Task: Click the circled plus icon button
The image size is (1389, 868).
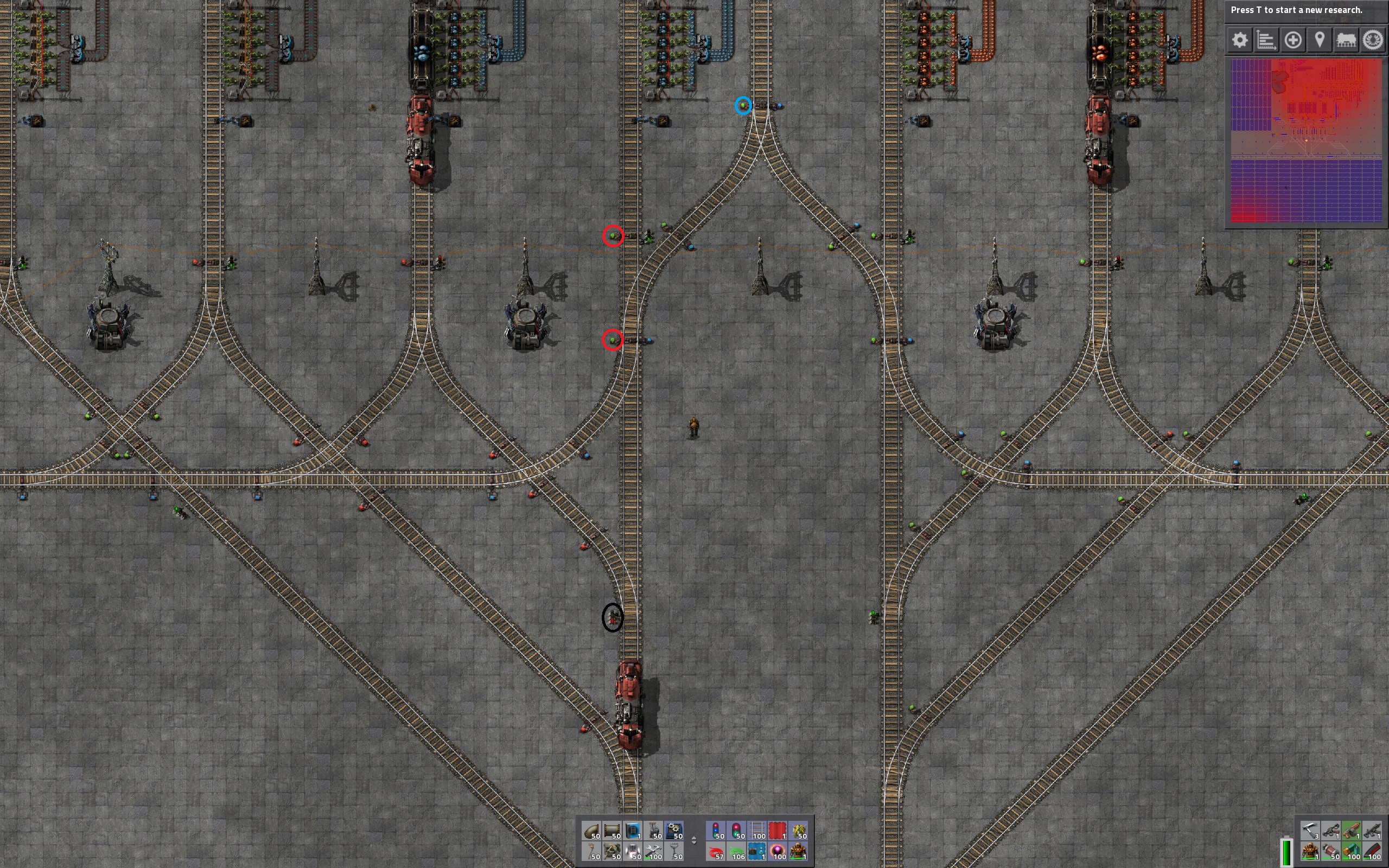Action: pyautogui.click(x=1292, y=40)
